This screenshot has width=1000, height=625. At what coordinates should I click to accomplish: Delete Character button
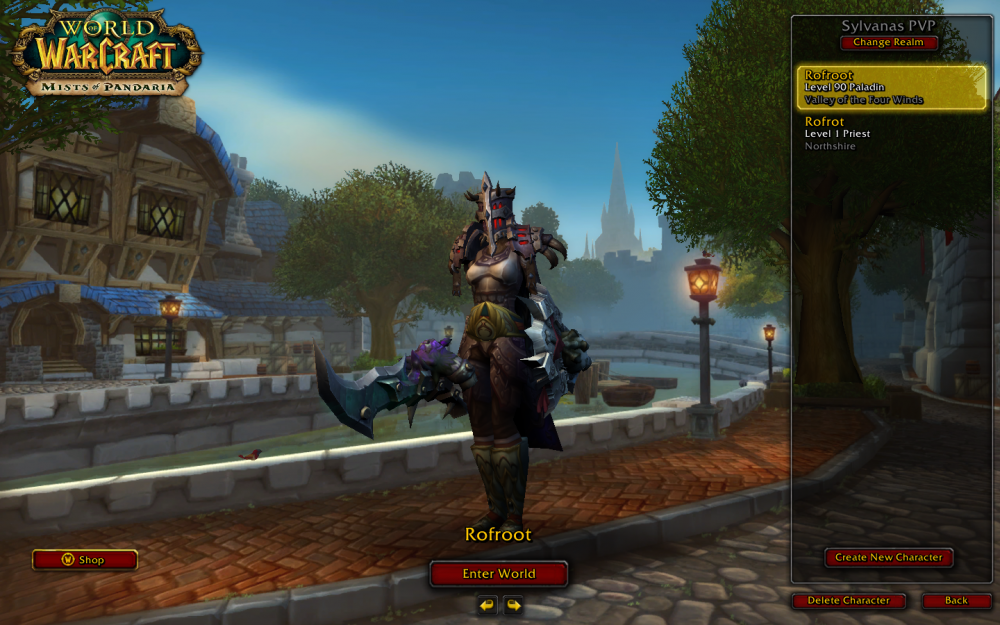(848, 601)
